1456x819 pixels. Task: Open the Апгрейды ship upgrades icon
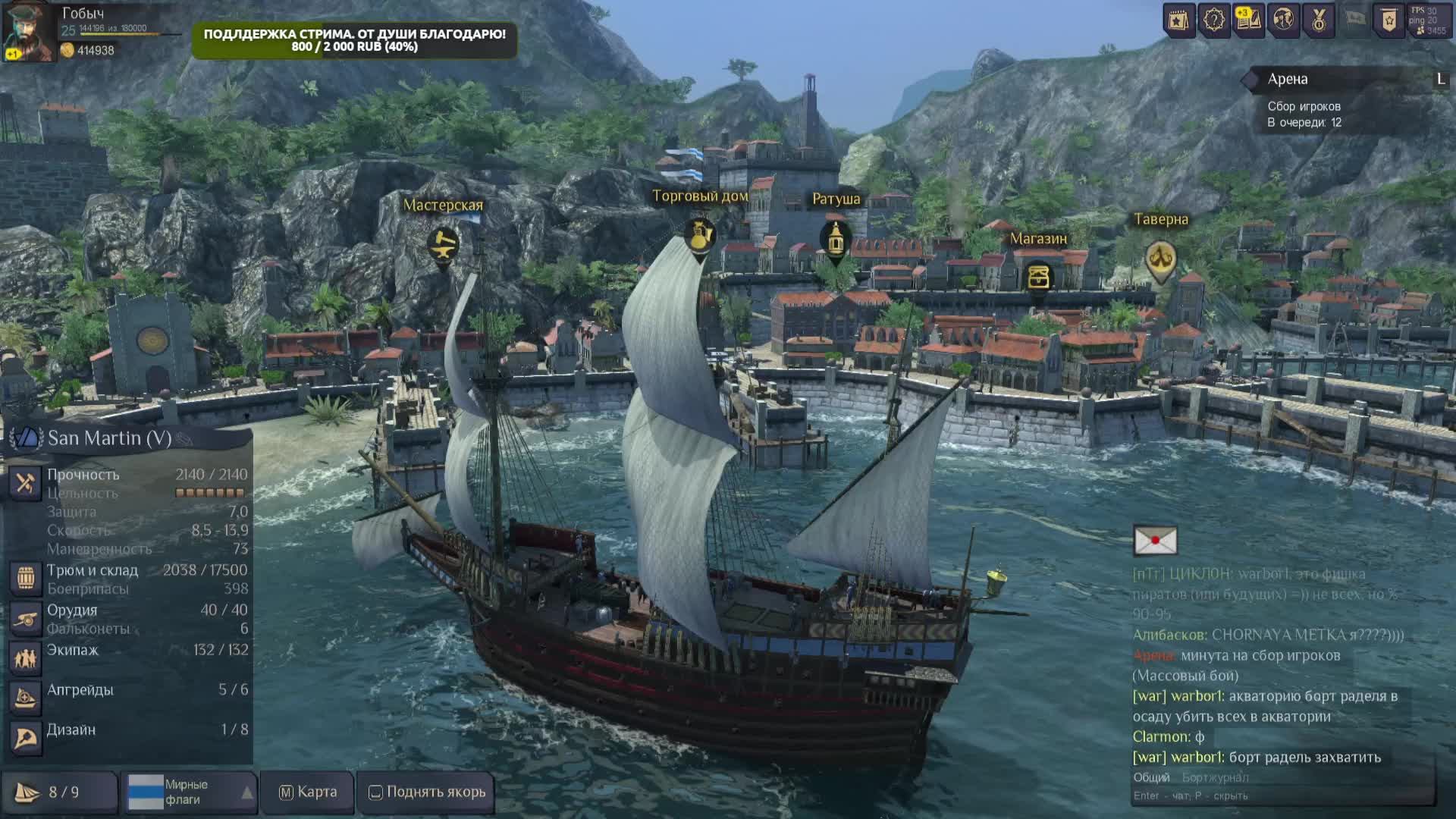pyautogui.click(x=25, y=698)
